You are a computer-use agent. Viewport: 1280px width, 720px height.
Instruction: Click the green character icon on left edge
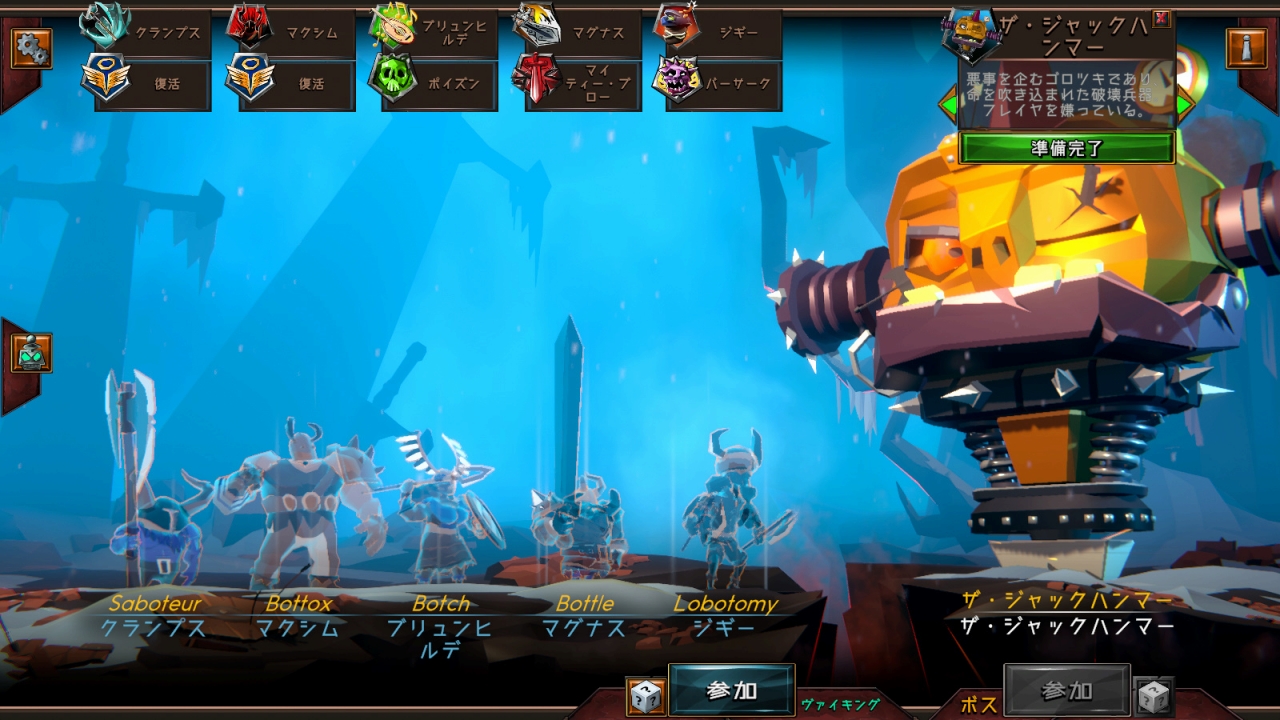coord(31,352)
